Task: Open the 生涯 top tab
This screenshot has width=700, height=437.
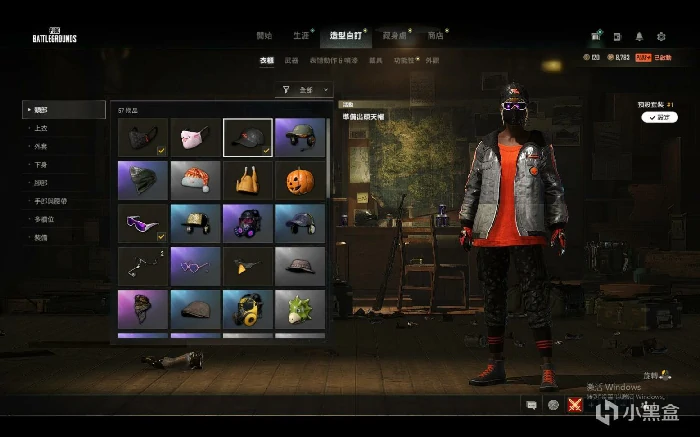Action: [x=301, y=35]
